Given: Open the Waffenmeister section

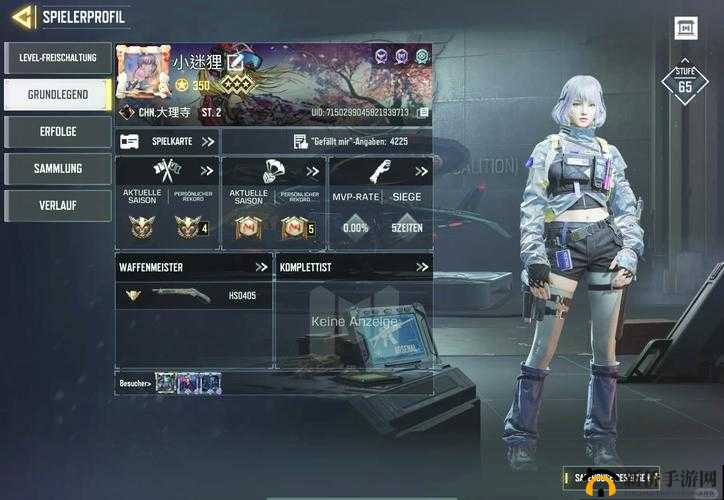Looking at the screenshot, I should 193,267.
